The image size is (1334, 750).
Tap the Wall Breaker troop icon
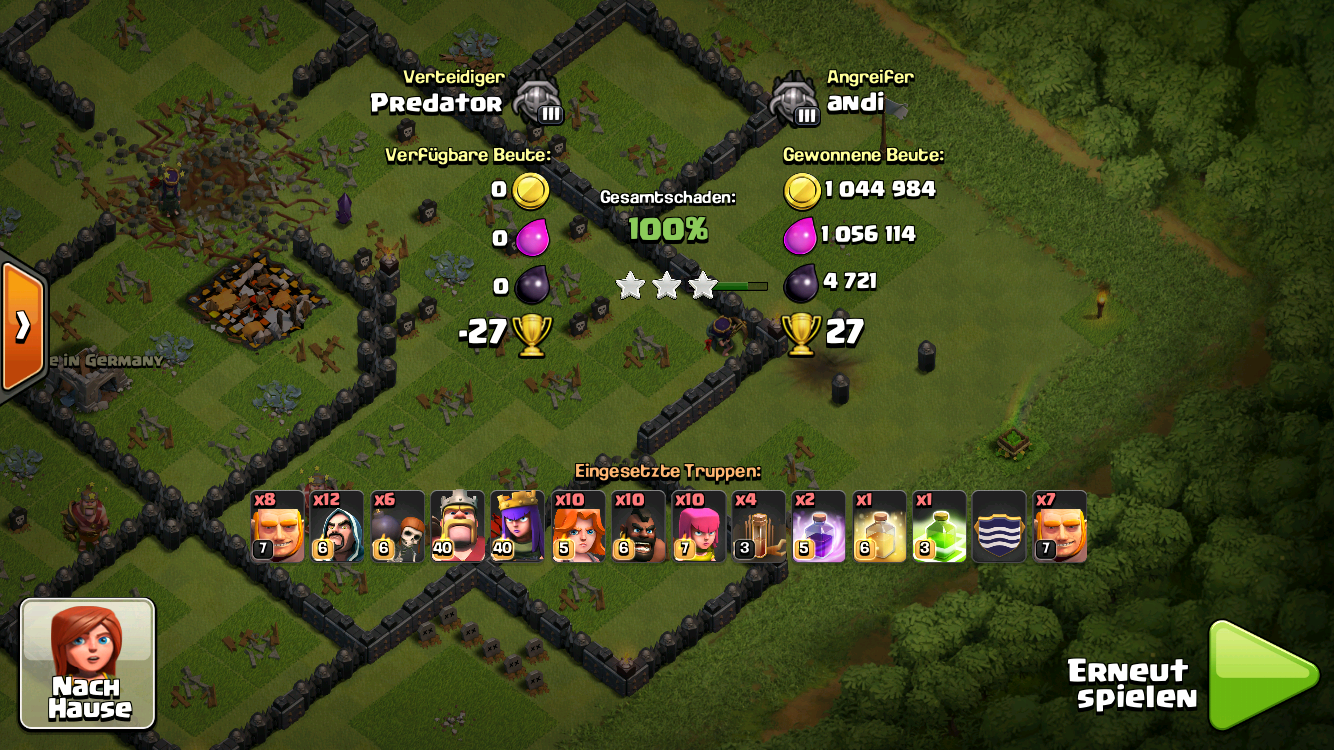397,526
